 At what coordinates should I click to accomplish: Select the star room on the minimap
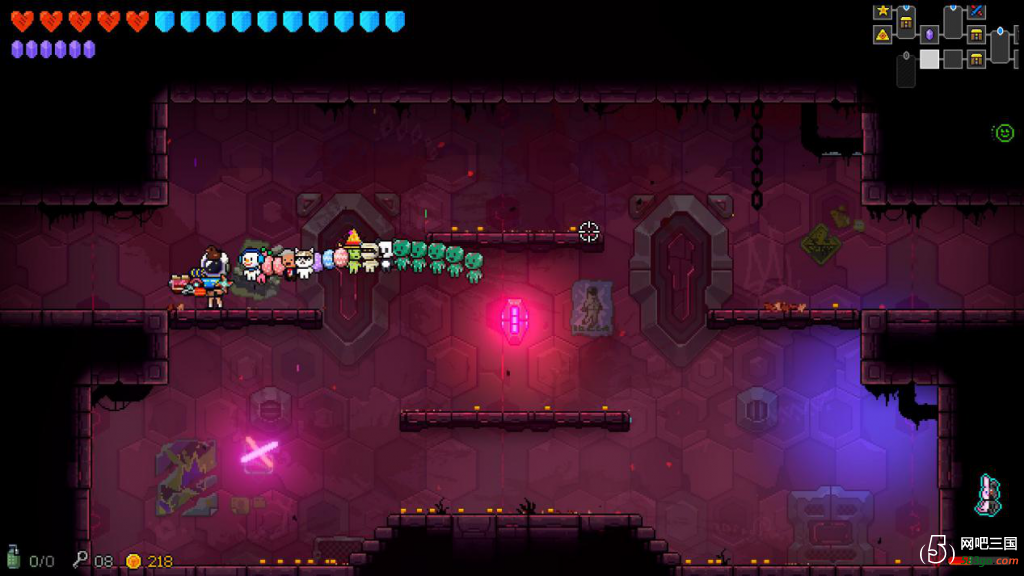[x=882, y=12]
